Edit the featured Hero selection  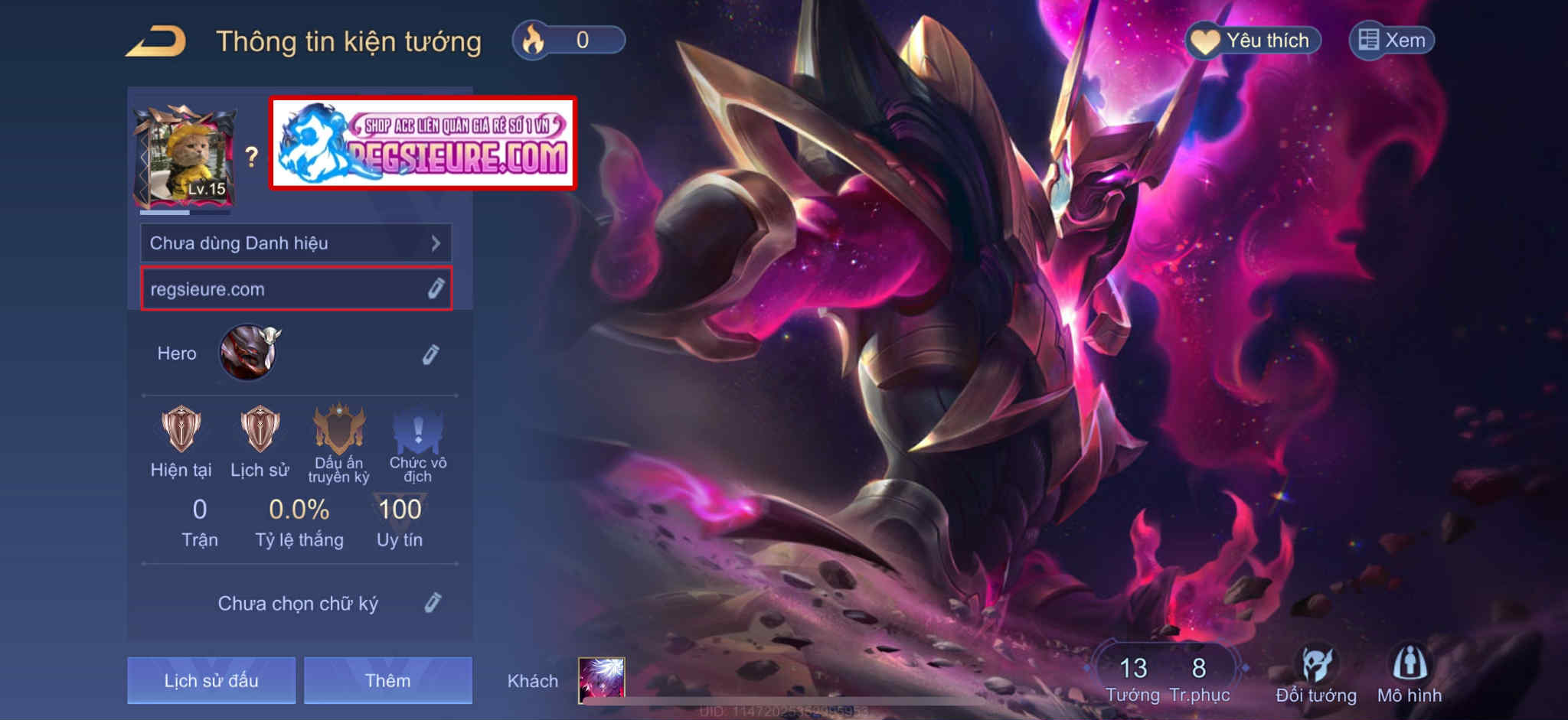(430, 354)
